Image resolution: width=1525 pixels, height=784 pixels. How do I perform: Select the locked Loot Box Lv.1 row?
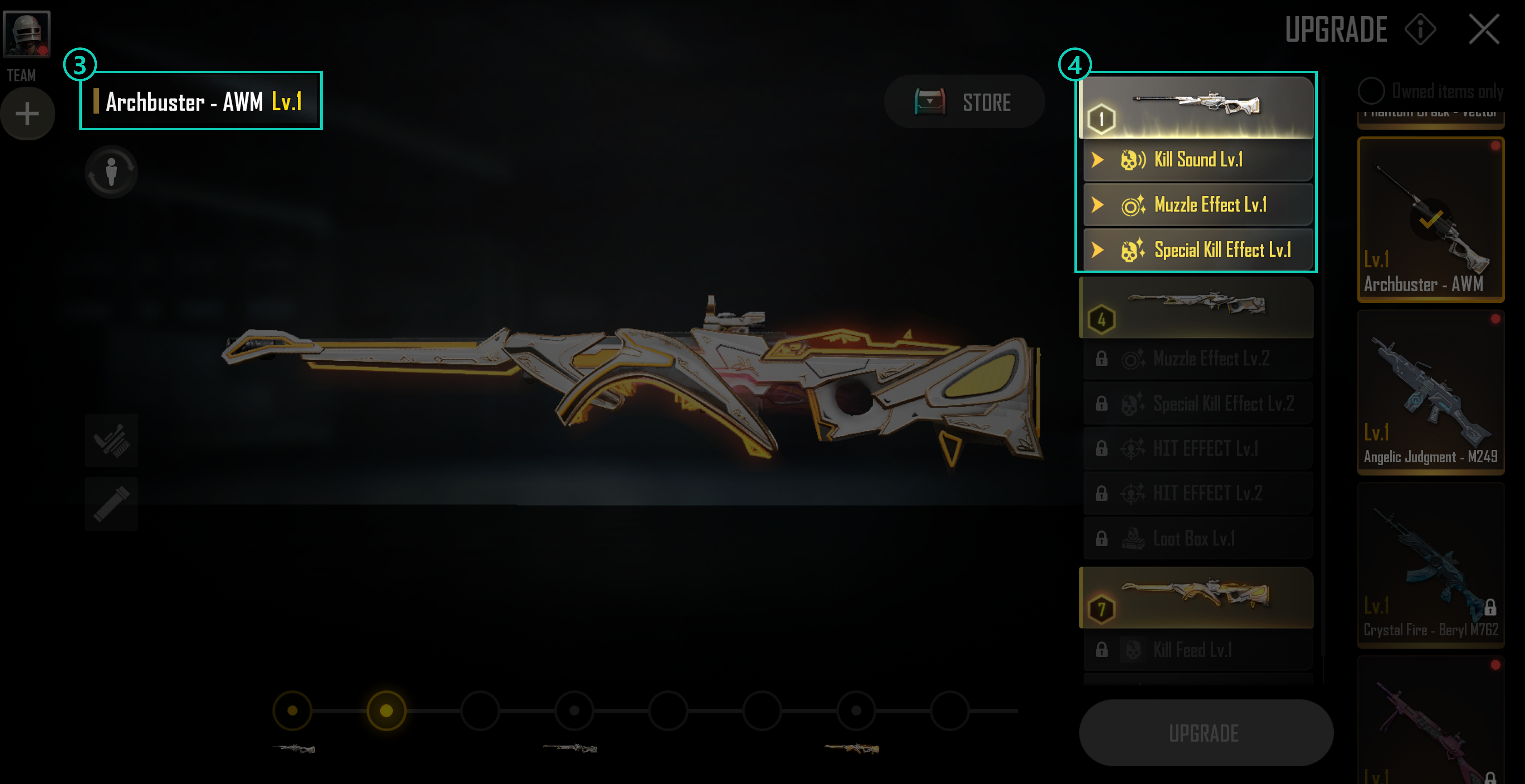click(1197, 538)
